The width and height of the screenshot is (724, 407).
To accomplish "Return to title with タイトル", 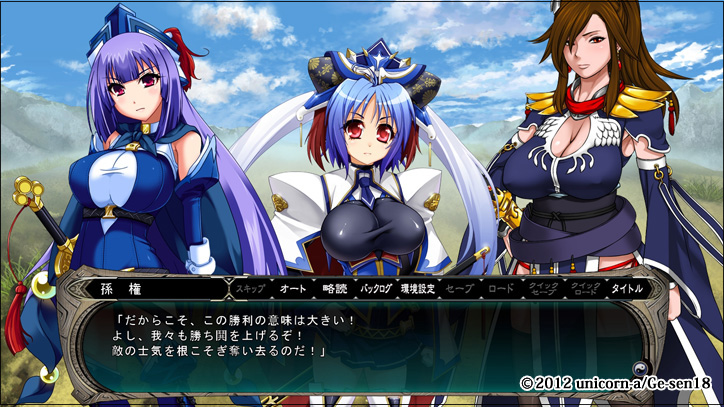I will tap(628, 288).
